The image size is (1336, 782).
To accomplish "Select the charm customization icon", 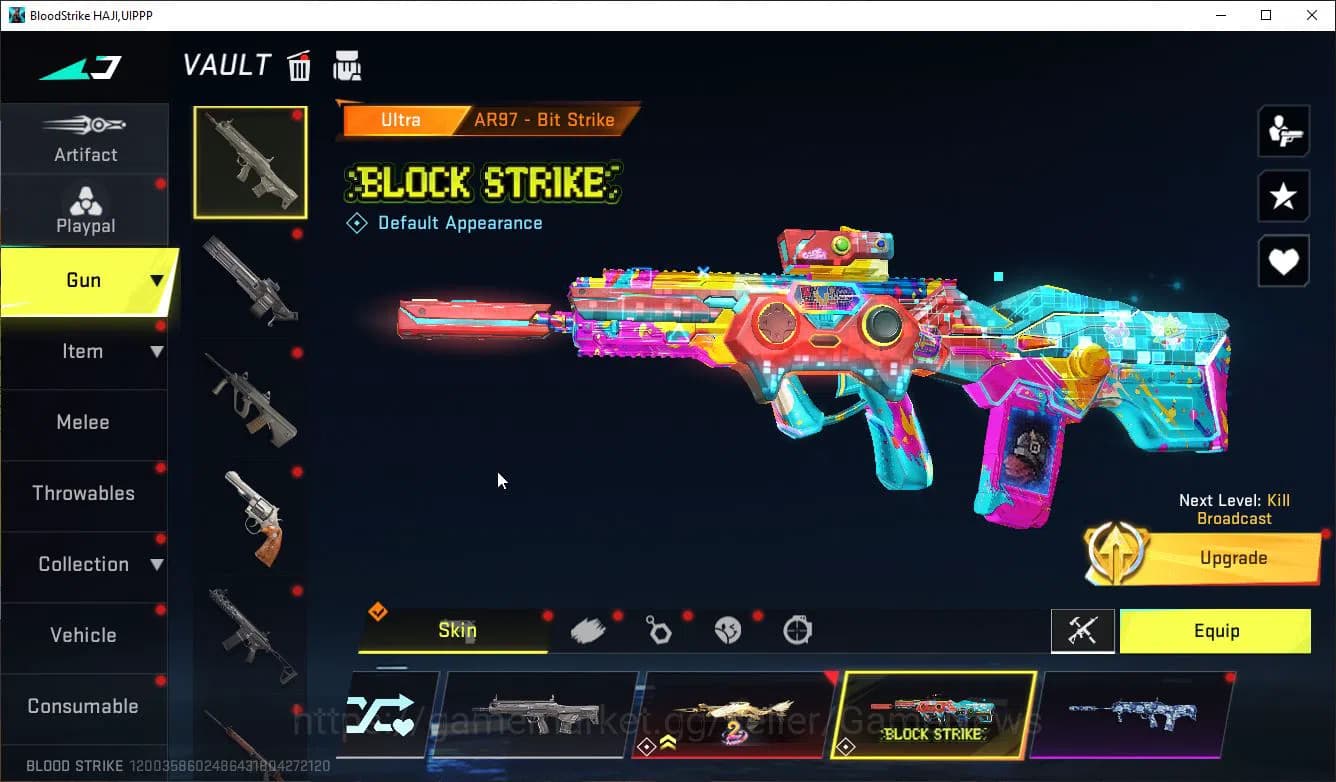I will 659,629.
